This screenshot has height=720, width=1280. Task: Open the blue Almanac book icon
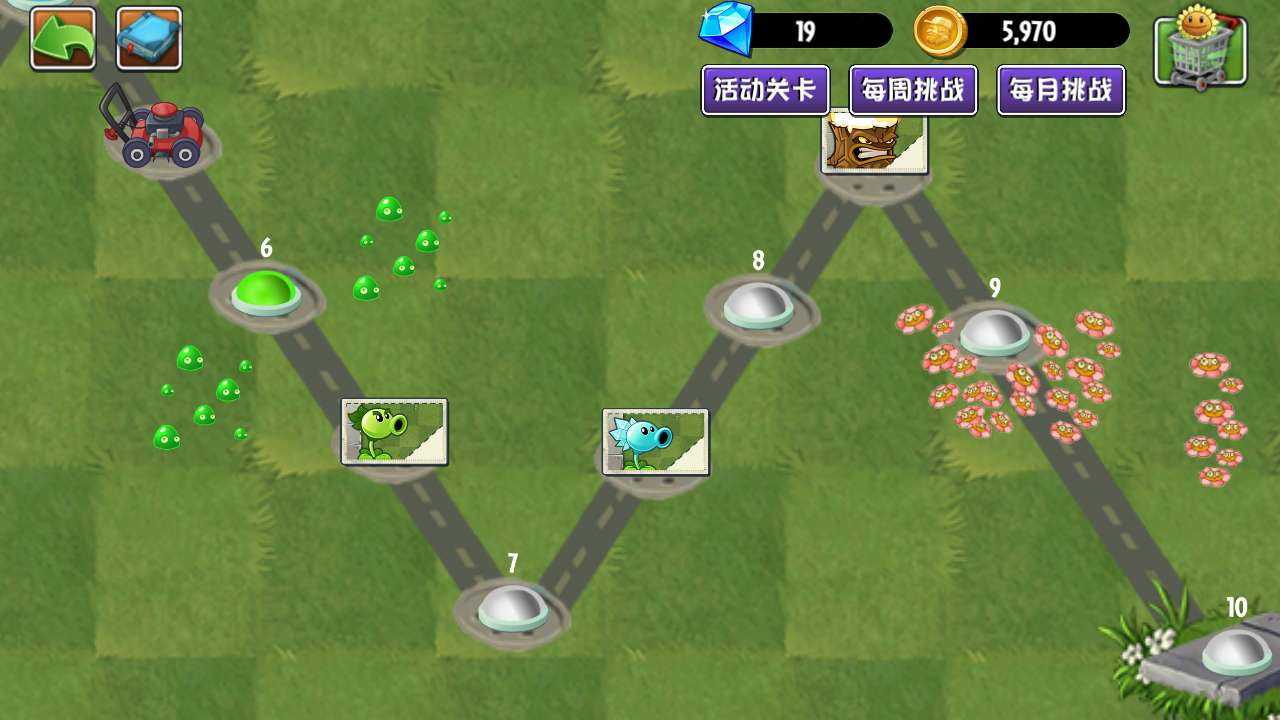[x=146, y=37]
